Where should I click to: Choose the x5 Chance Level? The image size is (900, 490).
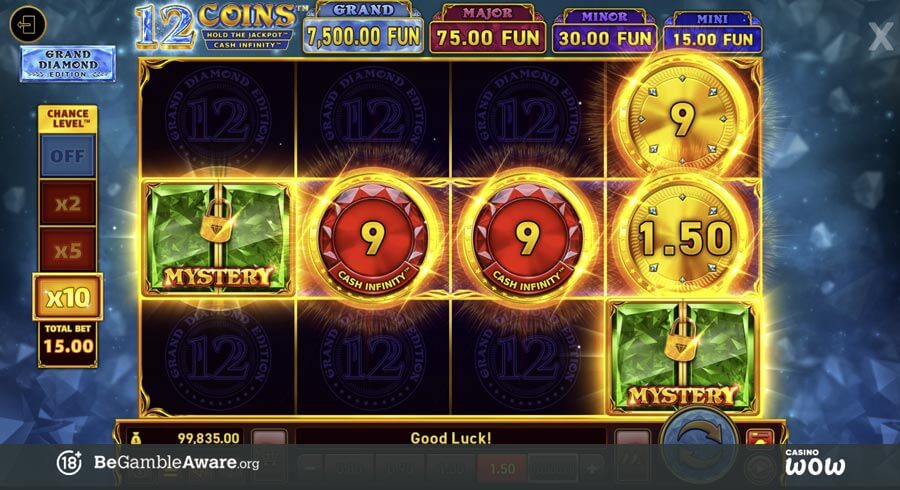[x=67, y=250]
